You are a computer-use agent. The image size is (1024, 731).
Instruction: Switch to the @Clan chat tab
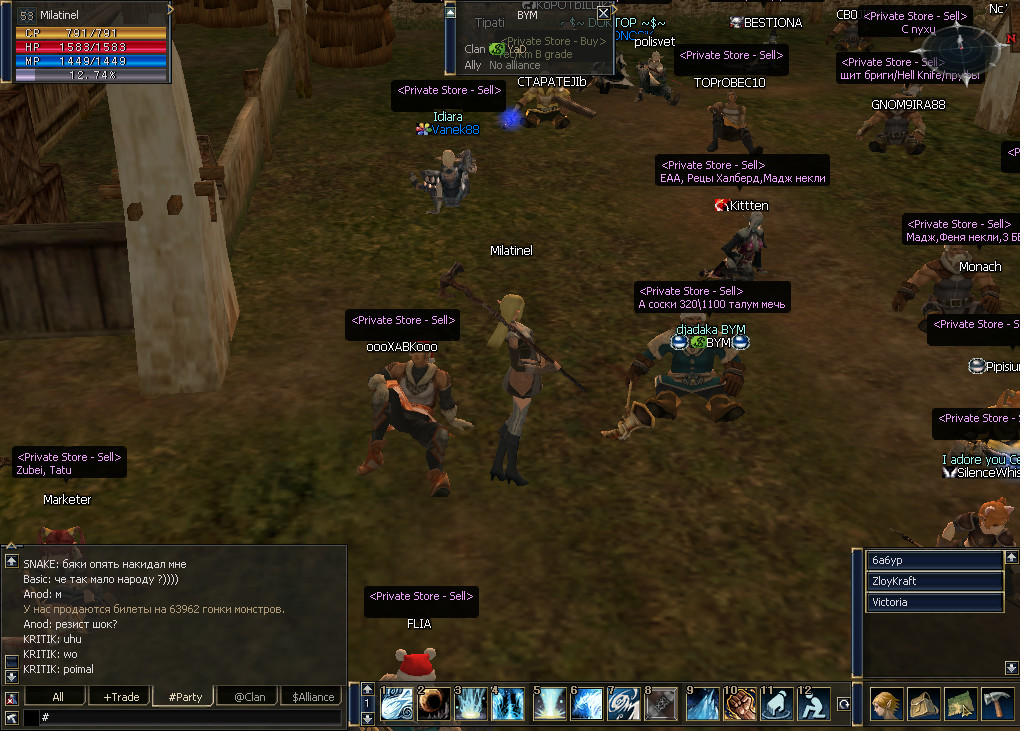tap(249, 697)
